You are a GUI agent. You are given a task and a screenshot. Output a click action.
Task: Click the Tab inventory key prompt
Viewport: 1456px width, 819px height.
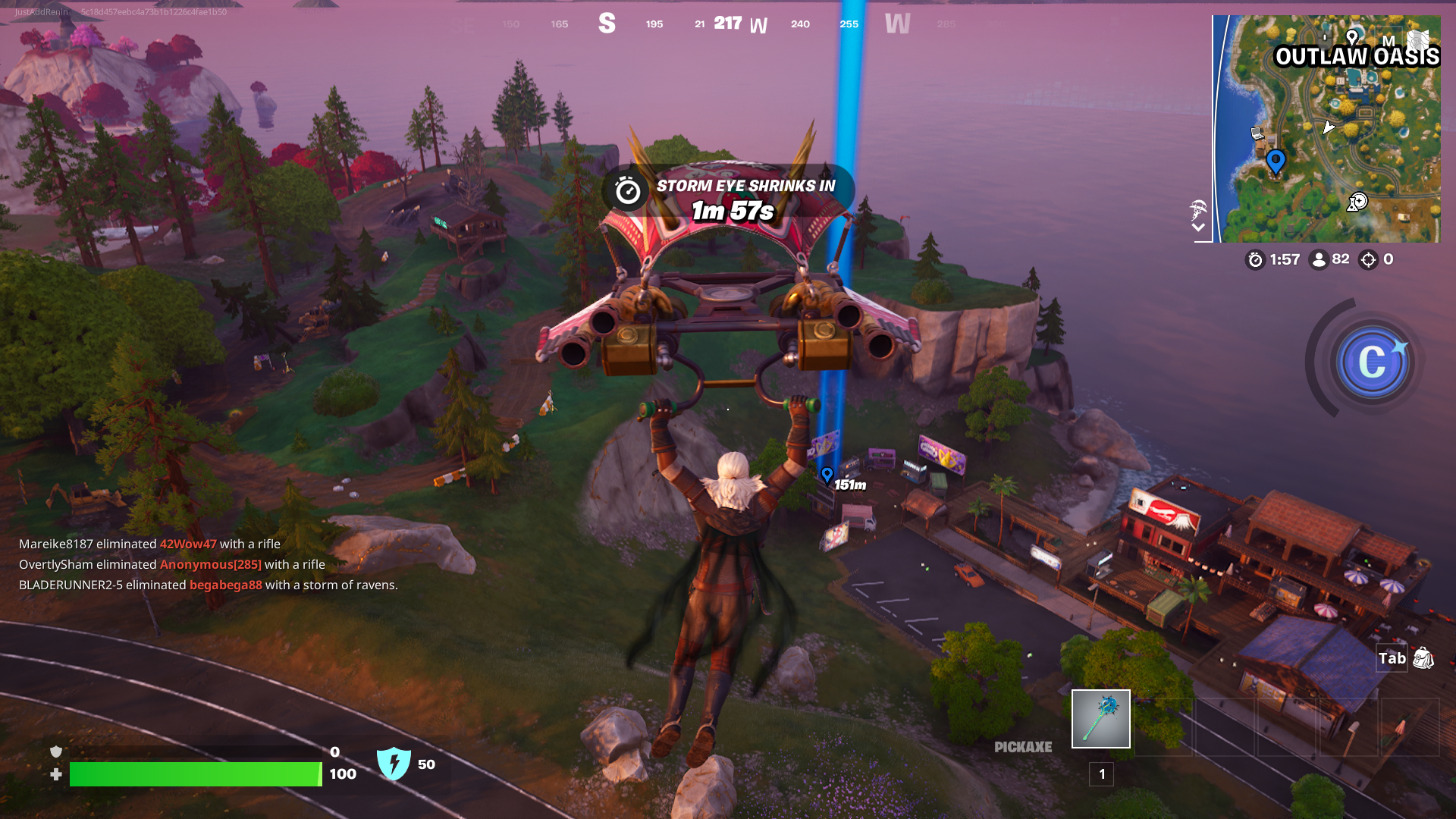click(x=1392, y=658)
